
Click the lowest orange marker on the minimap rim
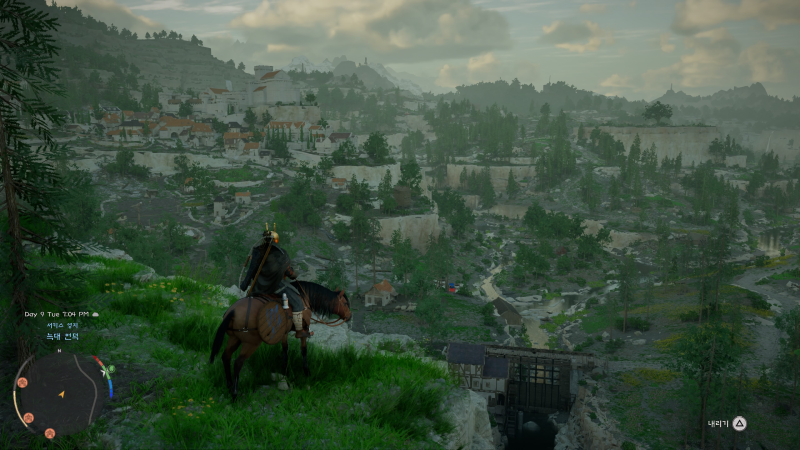tap(49, 433)
